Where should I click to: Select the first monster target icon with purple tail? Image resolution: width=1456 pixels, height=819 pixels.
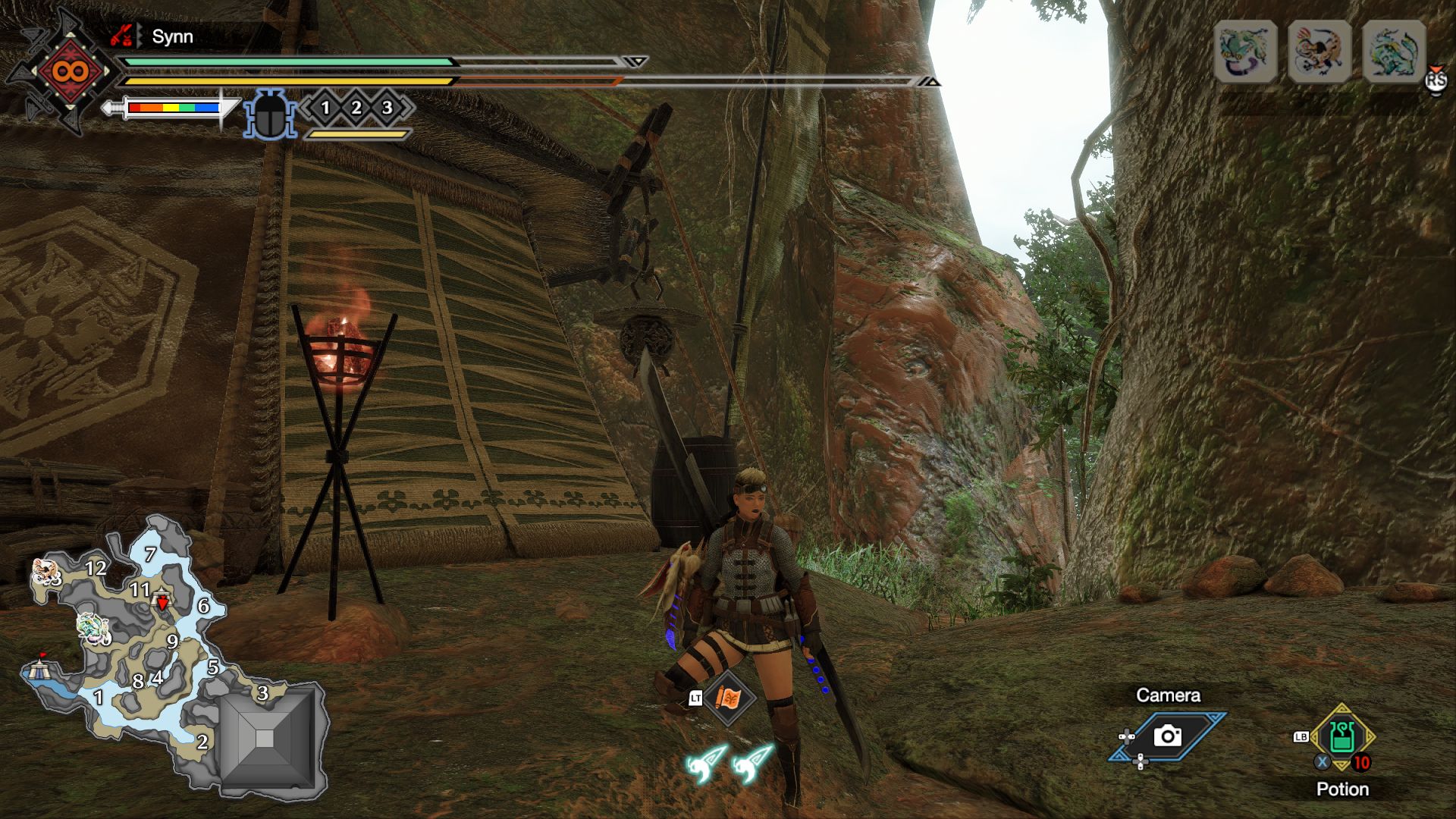1245,52
